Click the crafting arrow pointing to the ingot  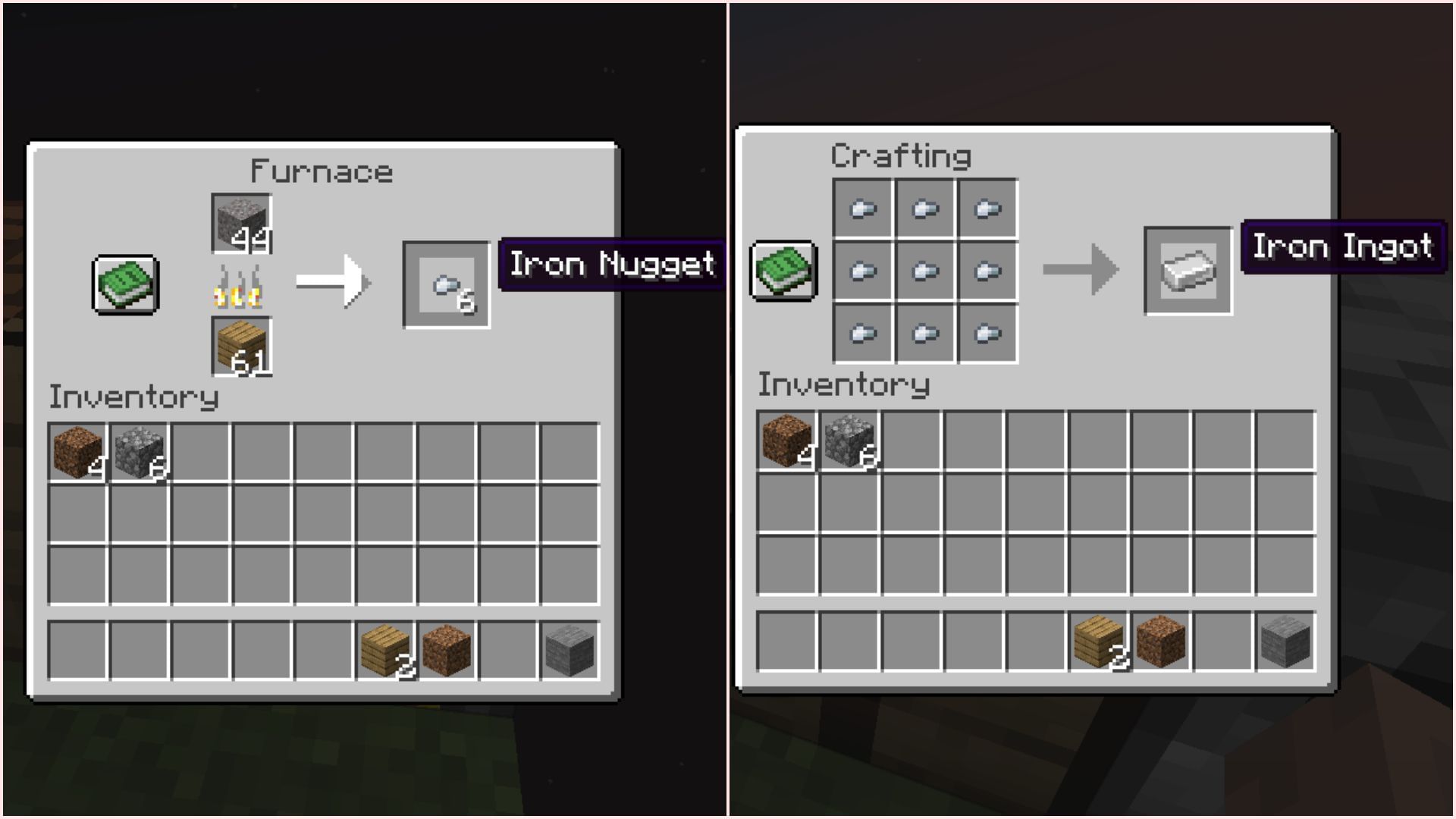point(1081,268)
